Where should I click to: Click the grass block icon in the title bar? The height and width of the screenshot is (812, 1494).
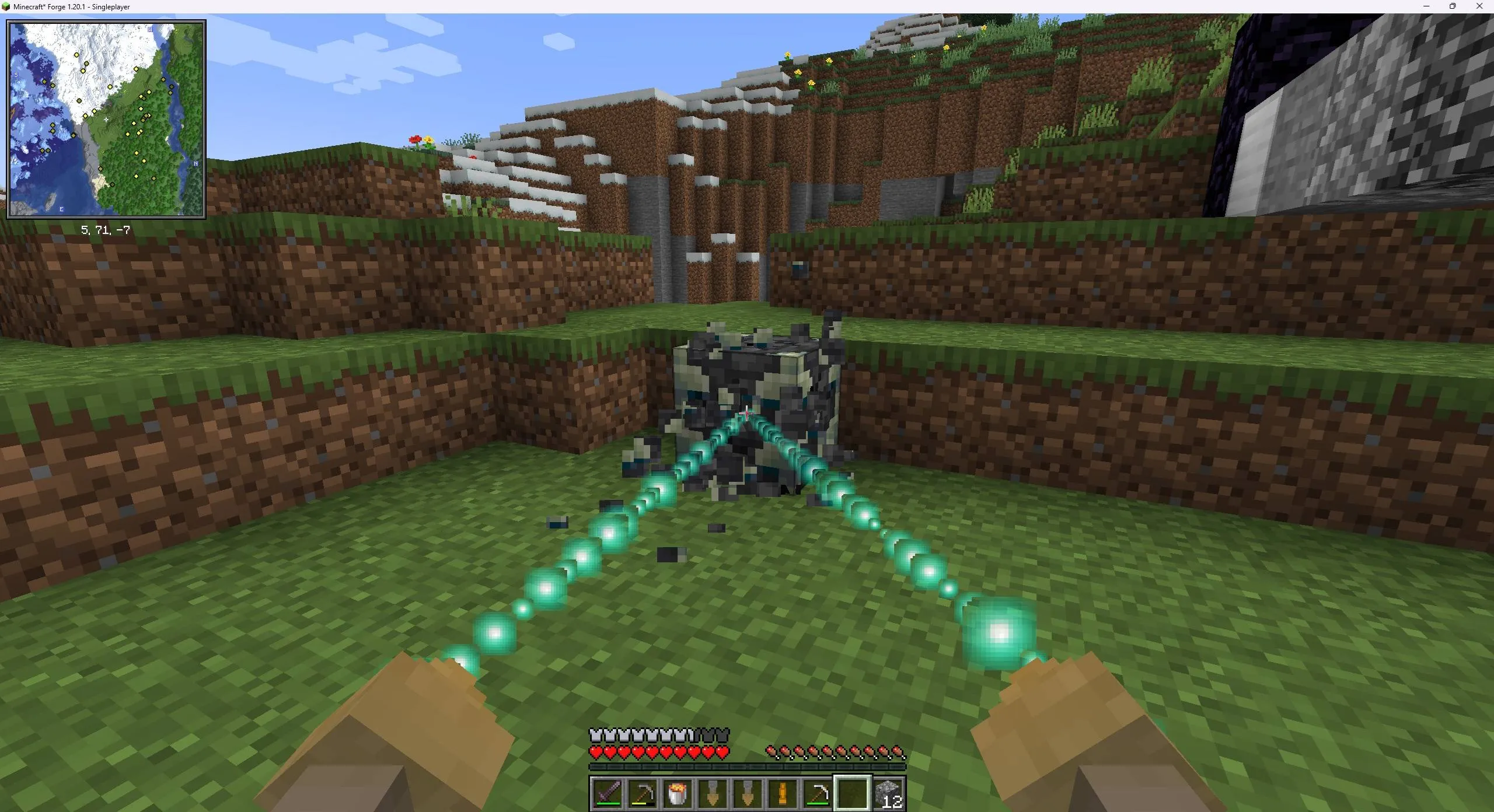click(x=6, y=6)
